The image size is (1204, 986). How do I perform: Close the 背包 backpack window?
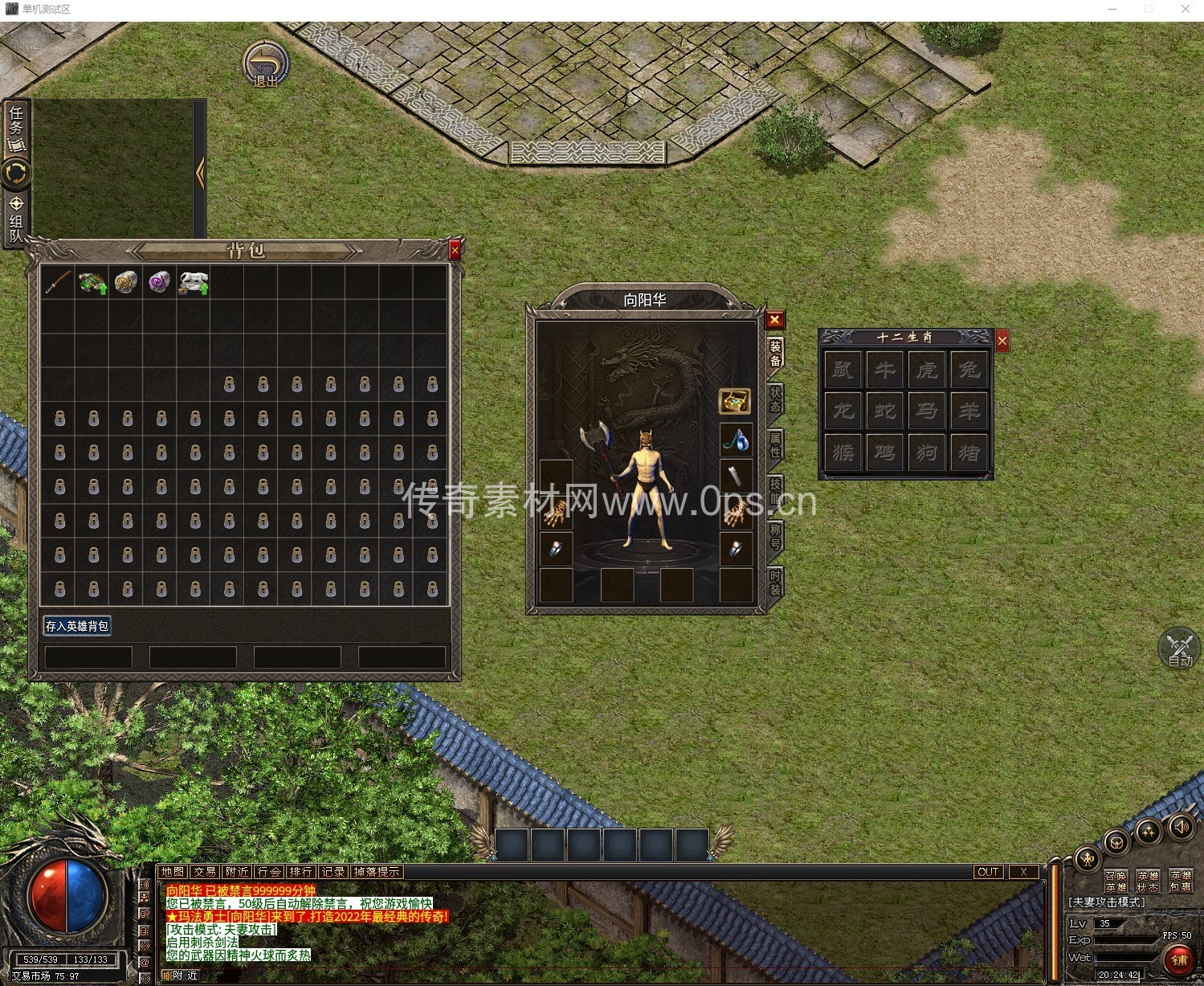(455, 251)
